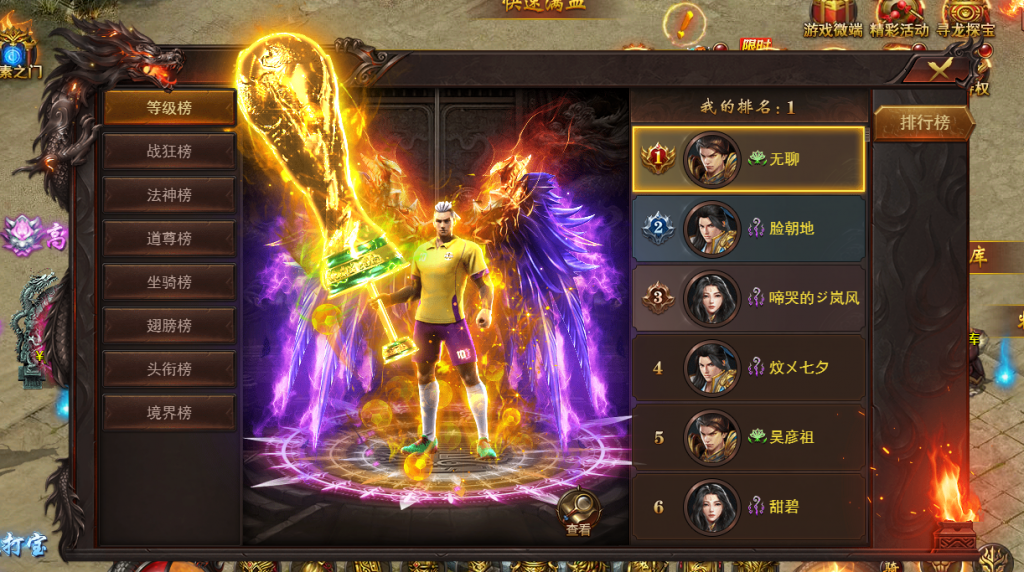Choose fifth-place player 吴彦祖
The image size is (1024, 572).
tap(748, 437)
